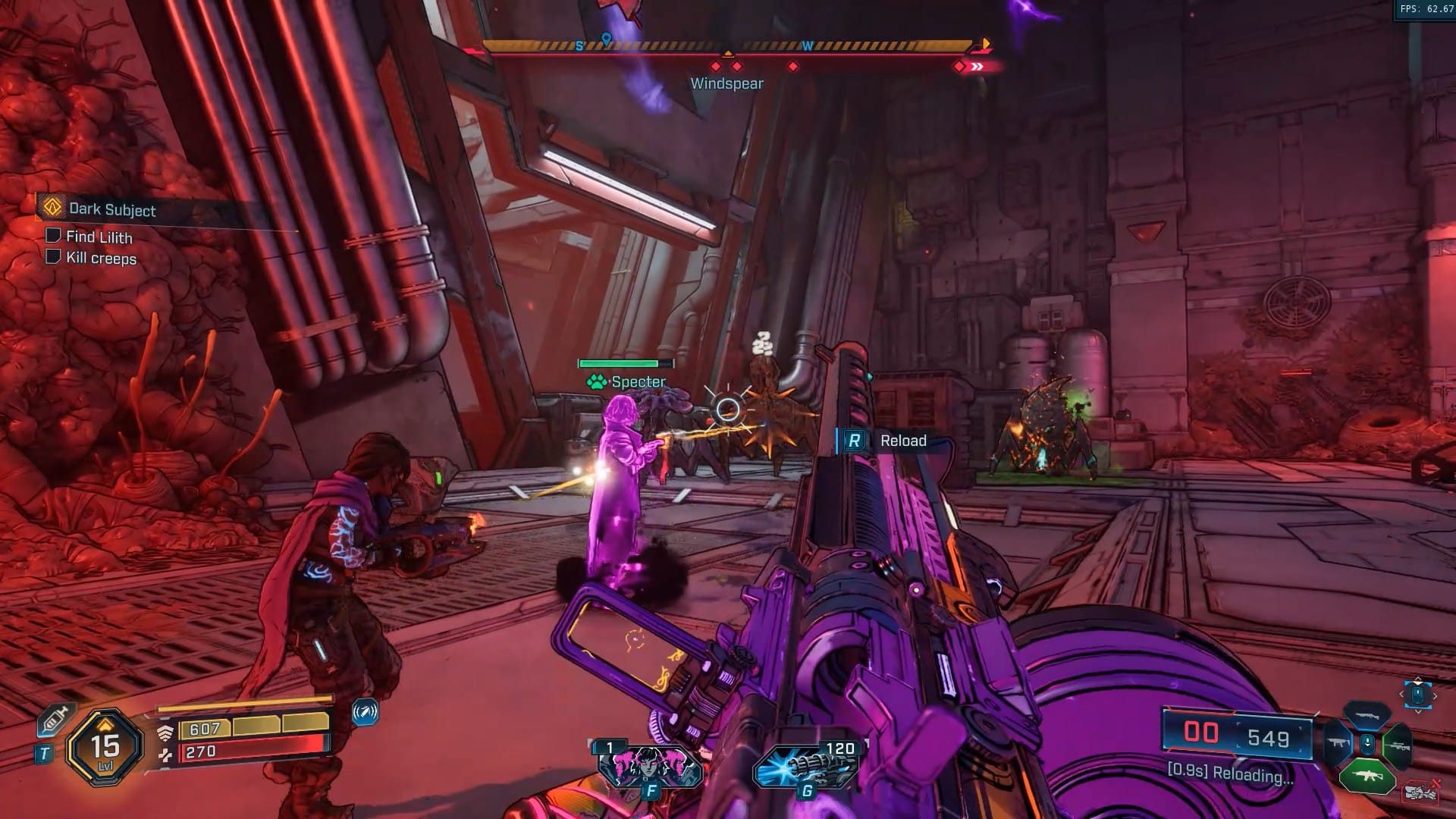Viewport: 1456px width, 819px height.
Task: Click the compass bar at the top
Action: pyautogui.click(x=726, y=47)
